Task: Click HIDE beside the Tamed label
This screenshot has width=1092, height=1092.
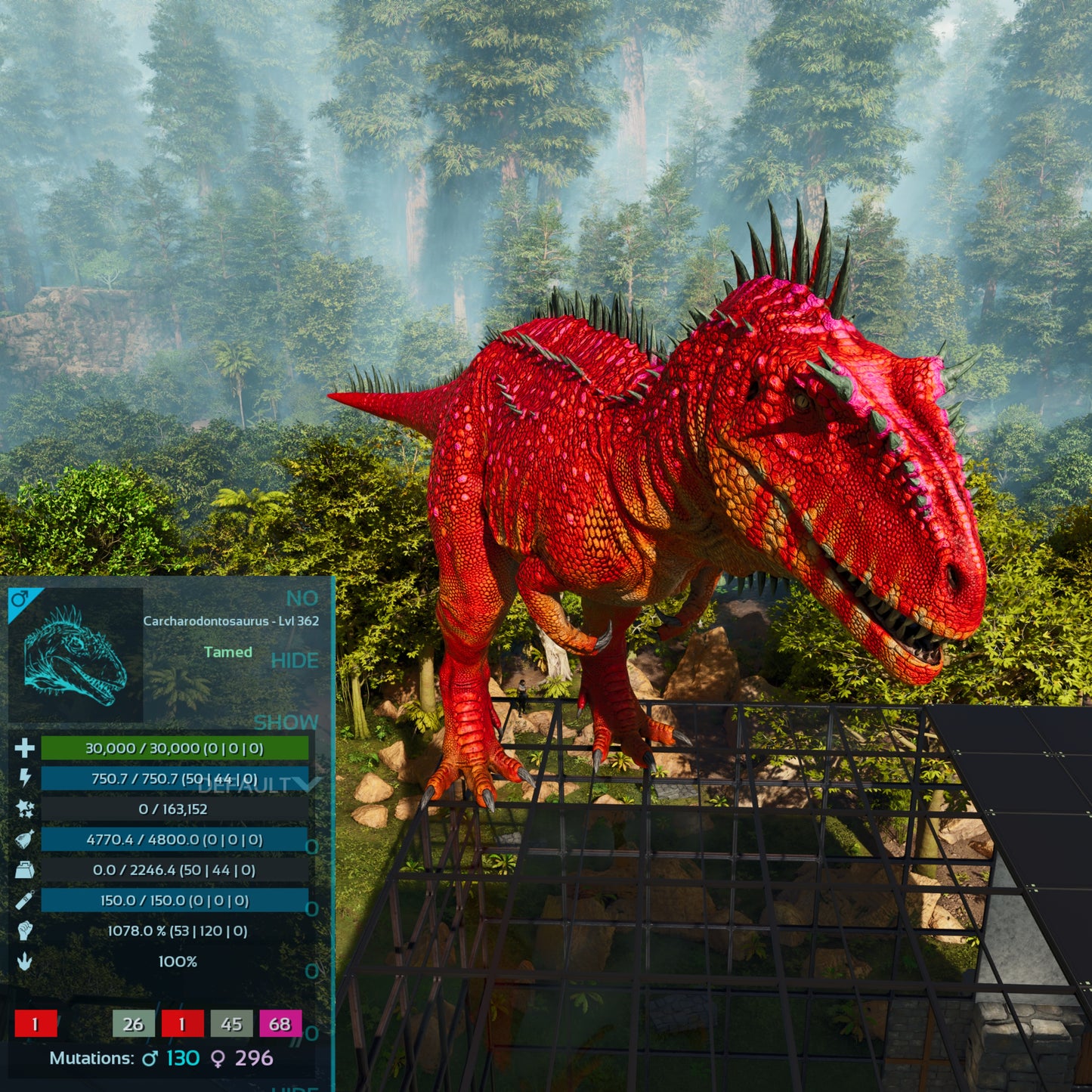Action: point(294,660)
